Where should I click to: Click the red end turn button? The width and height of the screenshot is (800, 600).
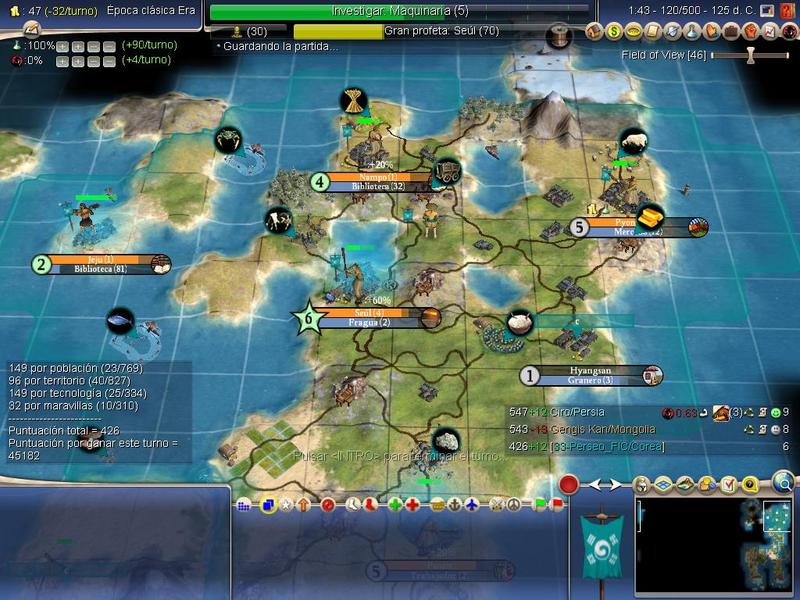tap(569, 485)
